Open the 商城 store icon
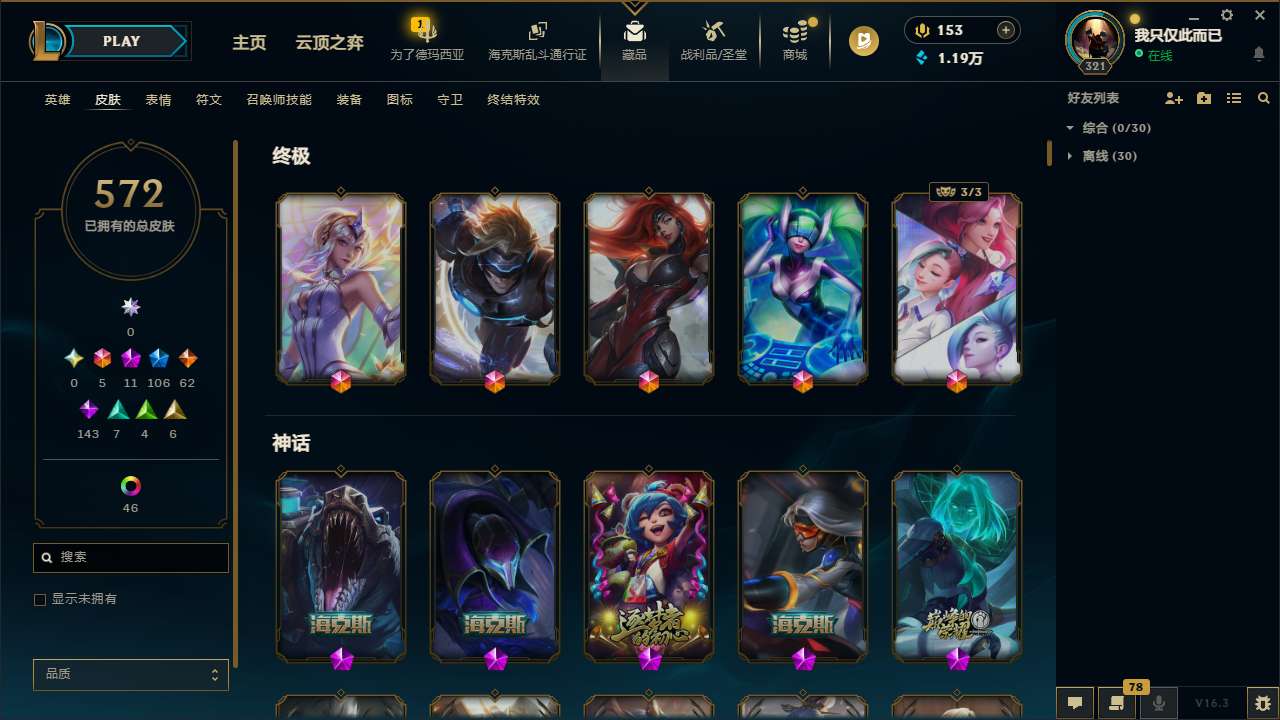 pyautogui.click(x=795, y=40)
